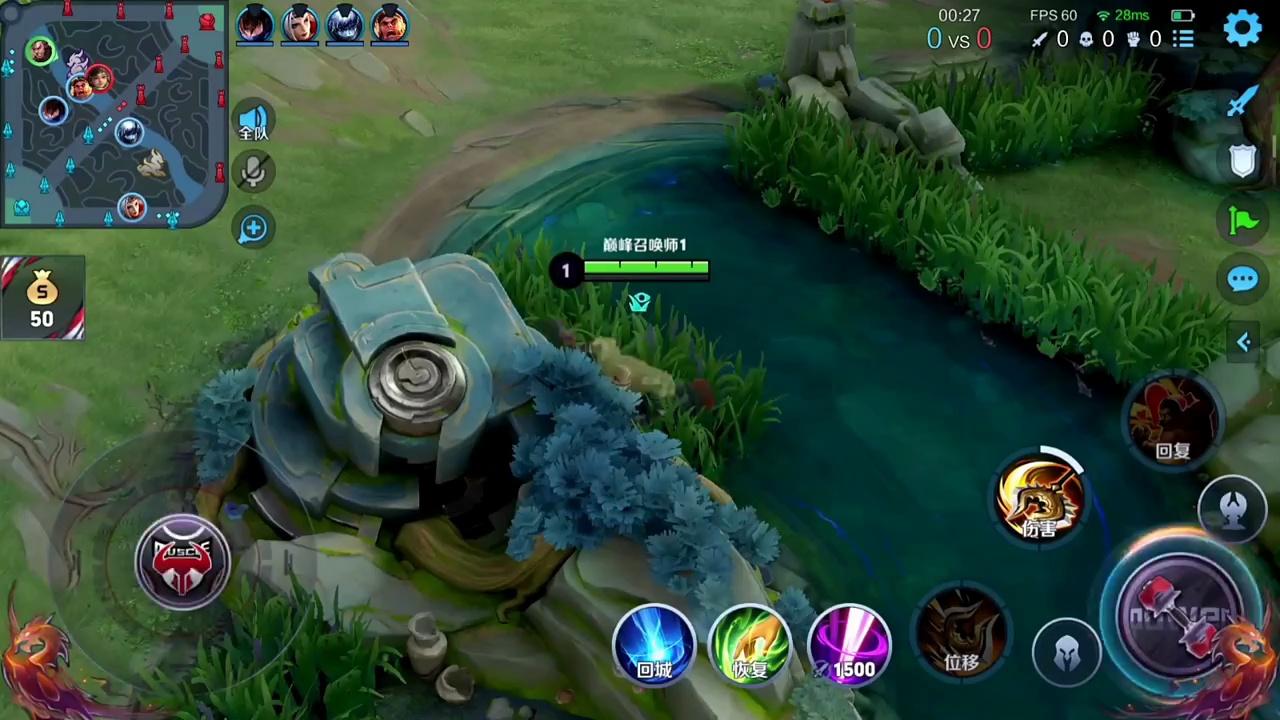Screen dimensions: 1280x720
Task: Send the shield defend signal
Action: (x=1242, y=160)
